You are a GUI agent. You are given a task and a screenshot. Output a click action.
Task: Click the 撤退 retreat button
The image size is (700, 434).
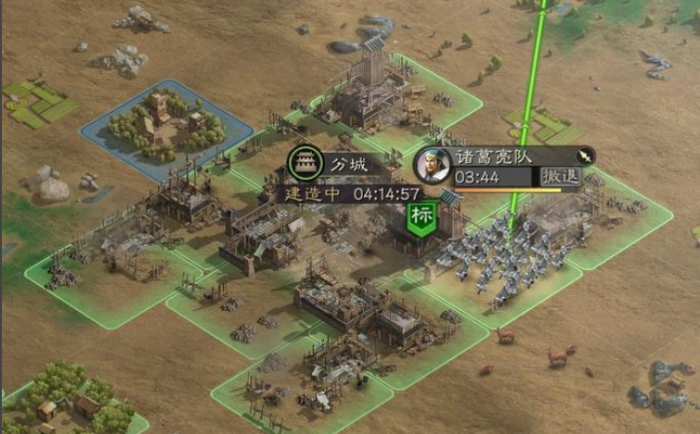coord(560,177)
